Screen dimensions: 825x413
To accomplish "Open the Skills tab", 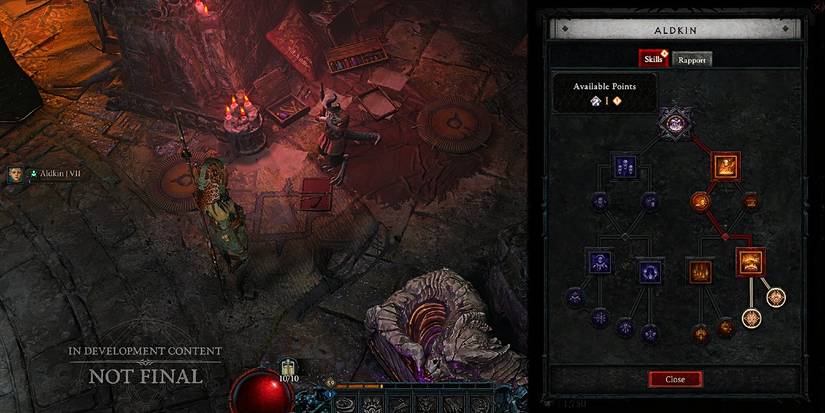I will click(x=655, y=59).
